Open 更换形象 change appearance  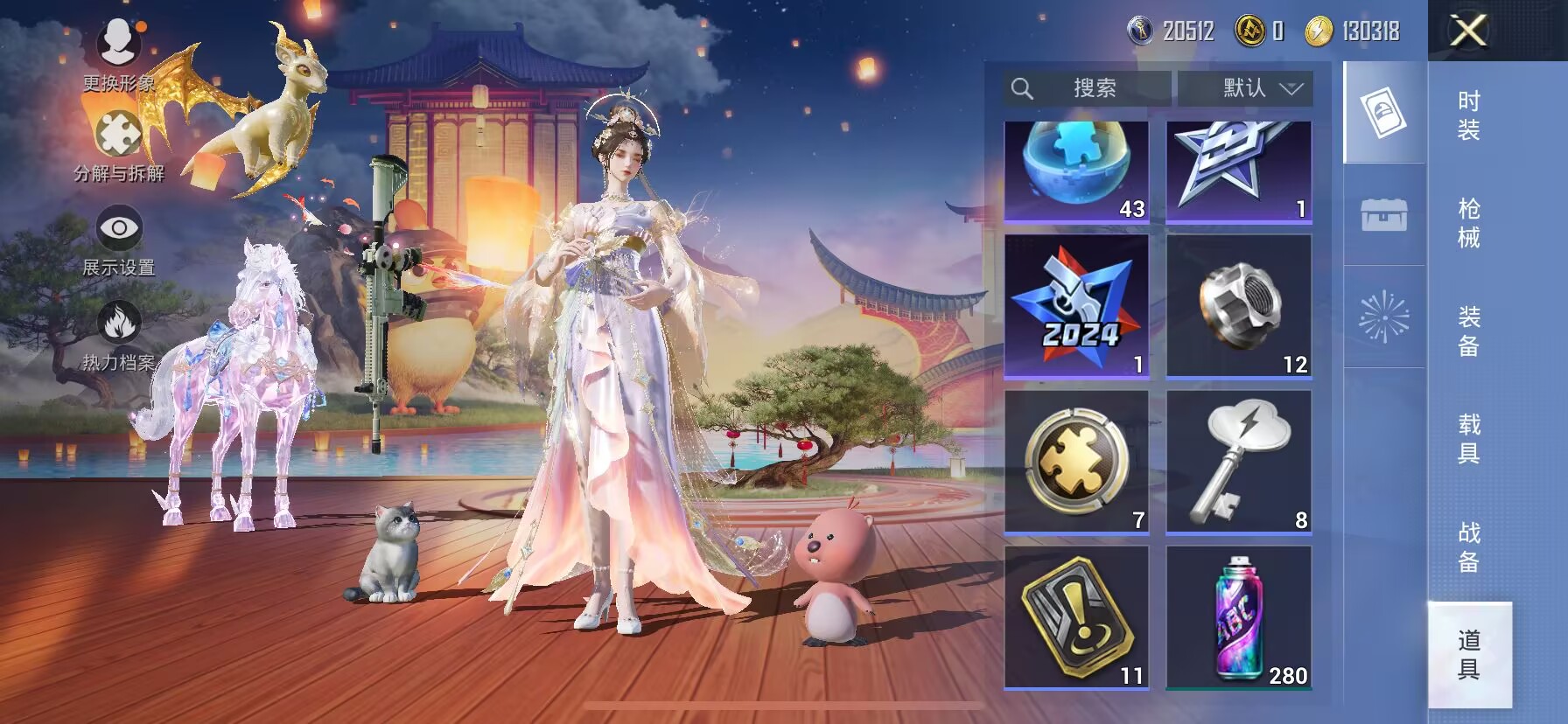(x=118, y=54)
